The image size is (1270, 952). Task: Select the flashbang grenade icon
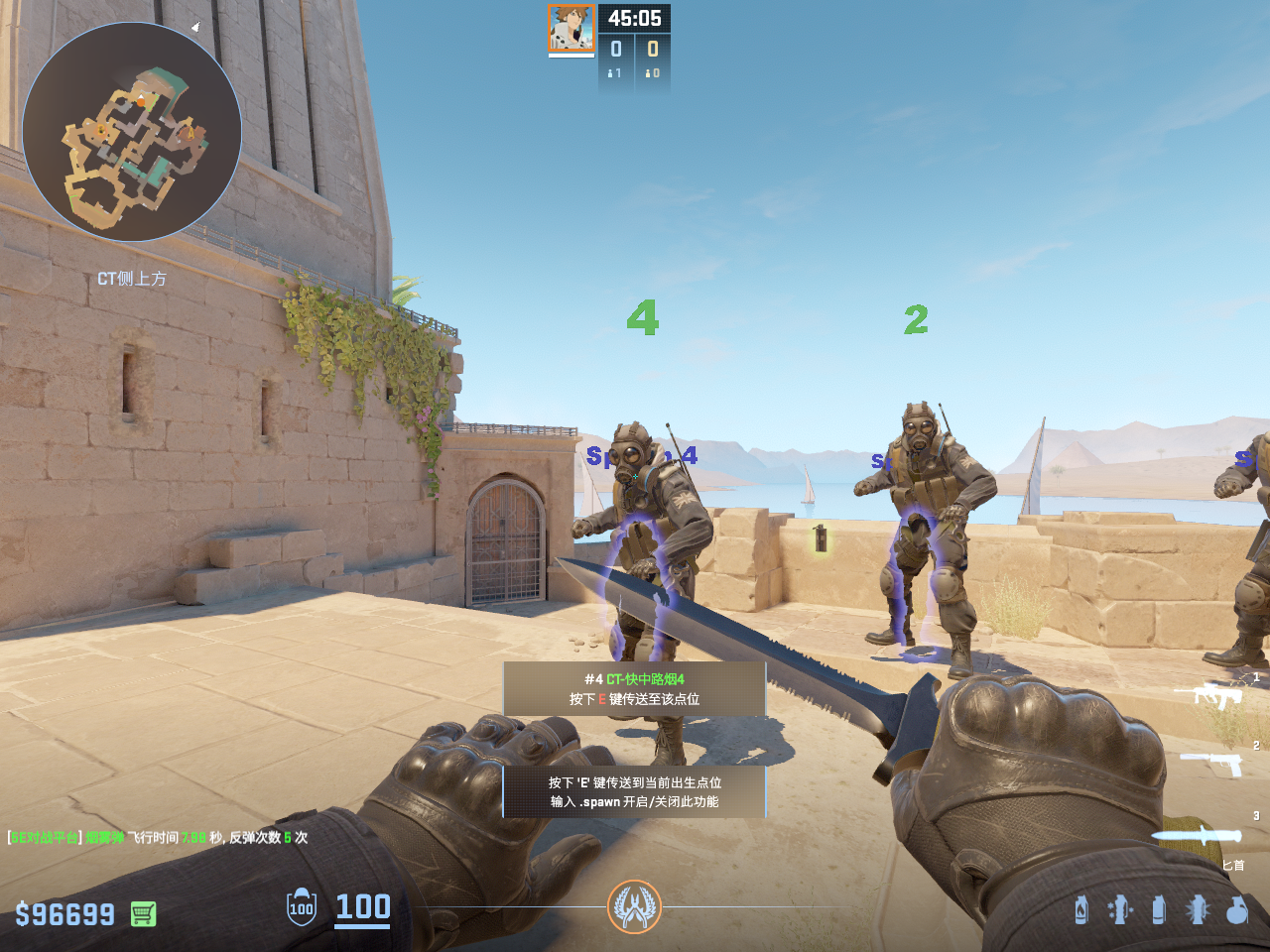tap(1198, 909)
